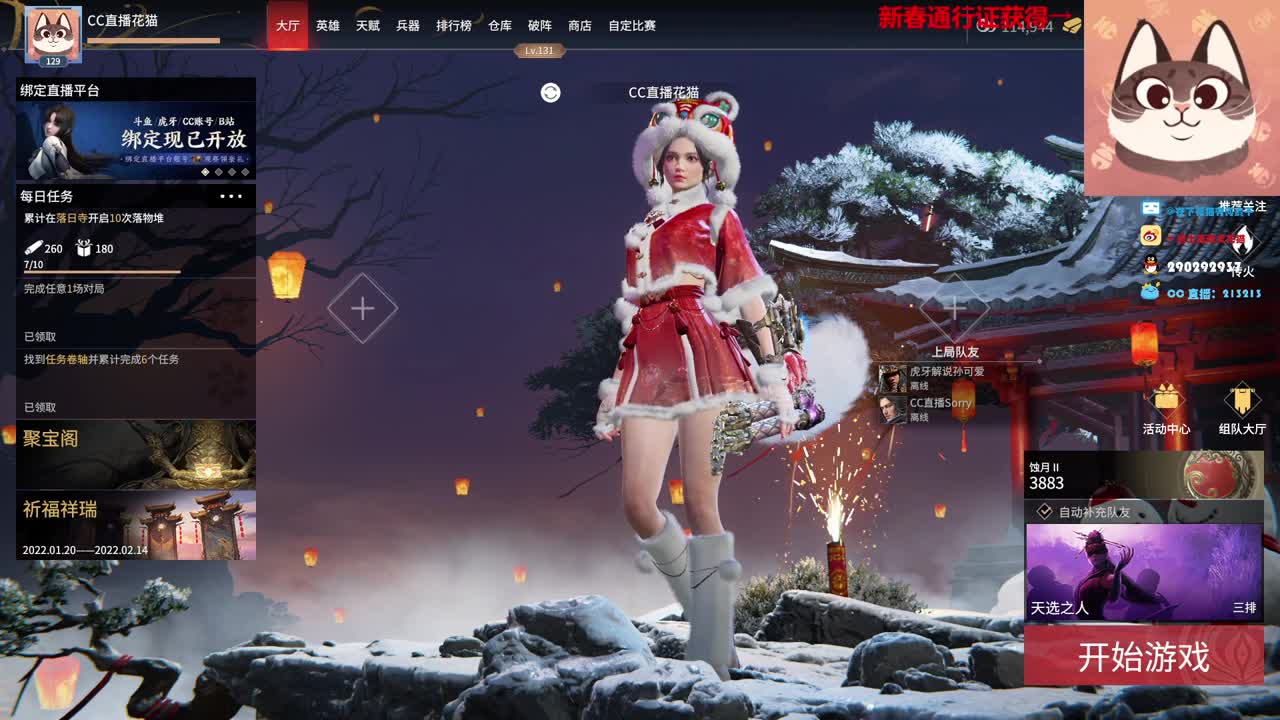Click the 传火 fire diamond icon
1280x720 pixels.
[1244, 239]
